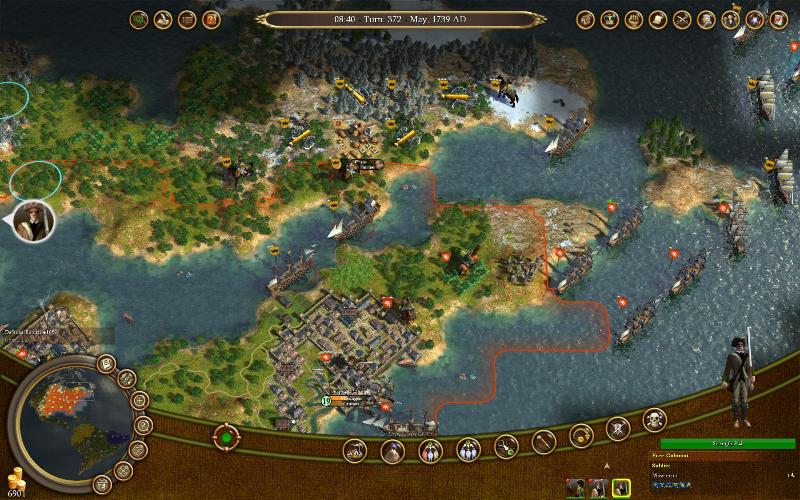Open the crossed-swords advisor in the top bar

[683, 19]
